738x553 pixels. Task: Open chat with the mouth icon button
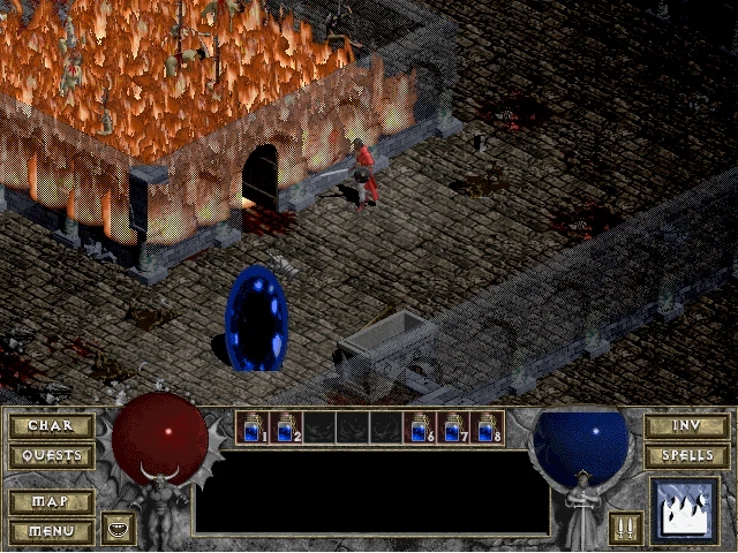(118, 528)
